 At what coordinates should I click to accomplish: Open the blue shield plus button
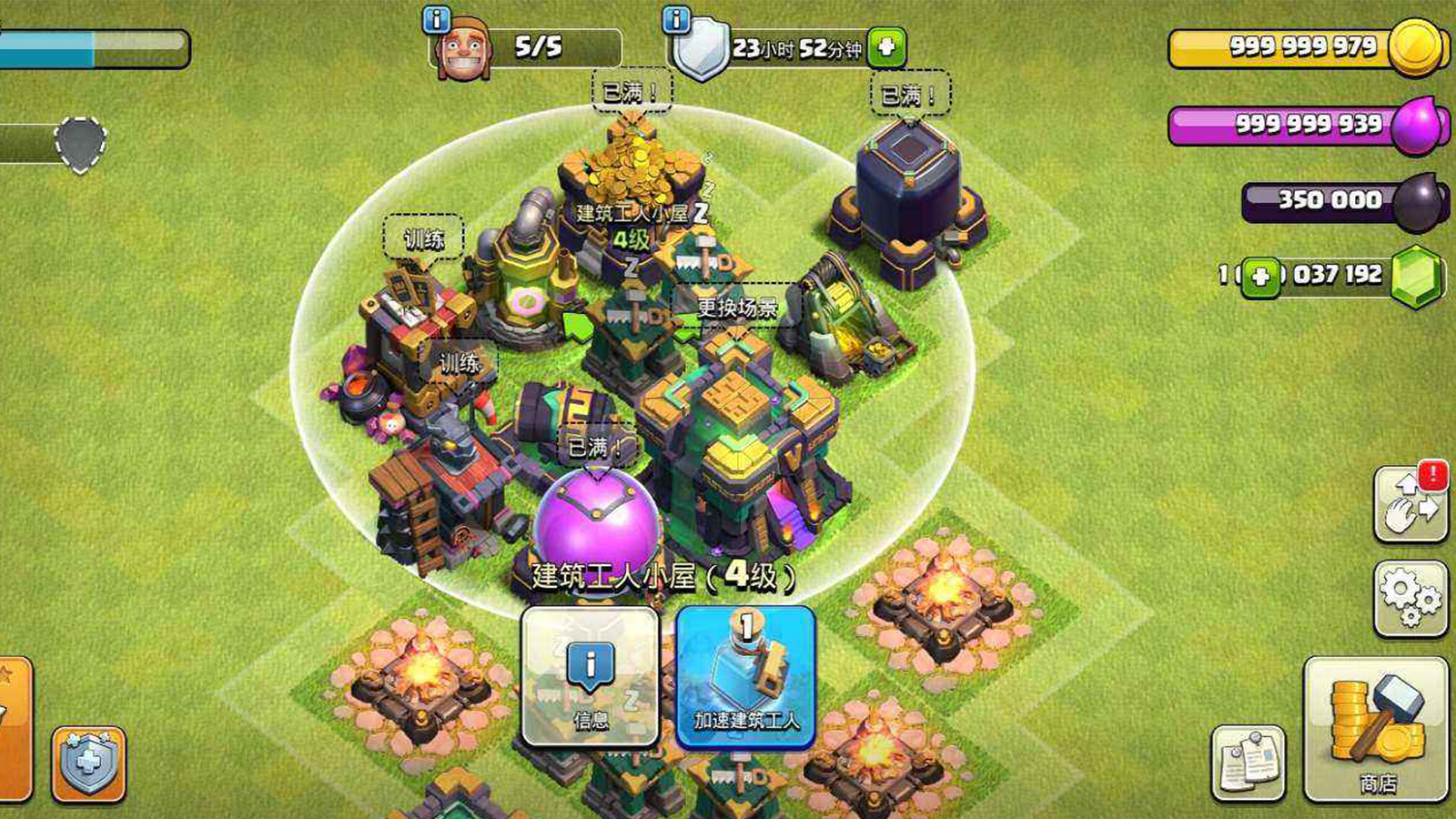pyautogui.click(x=88, y=763)
